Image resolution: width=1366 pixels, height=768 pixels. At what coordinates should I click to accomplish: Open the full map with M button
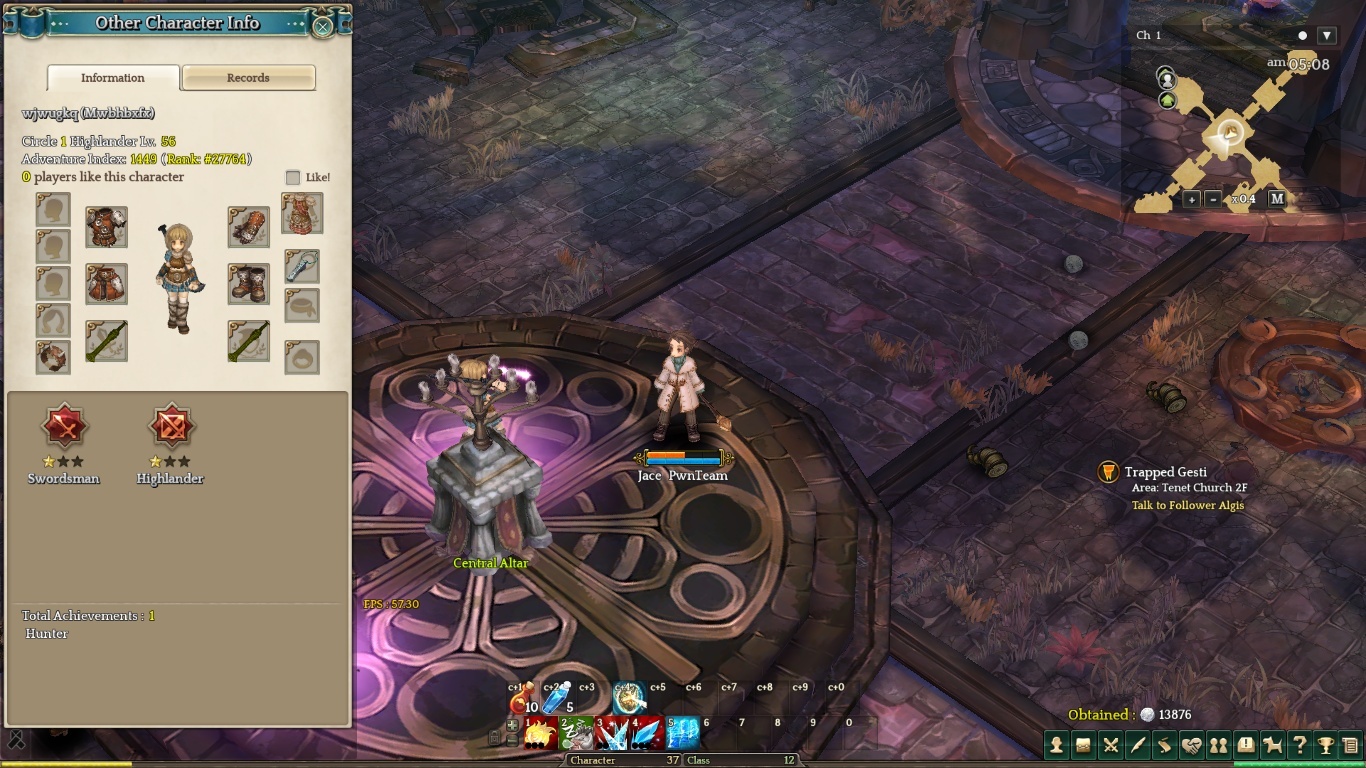pos(1277,199)
